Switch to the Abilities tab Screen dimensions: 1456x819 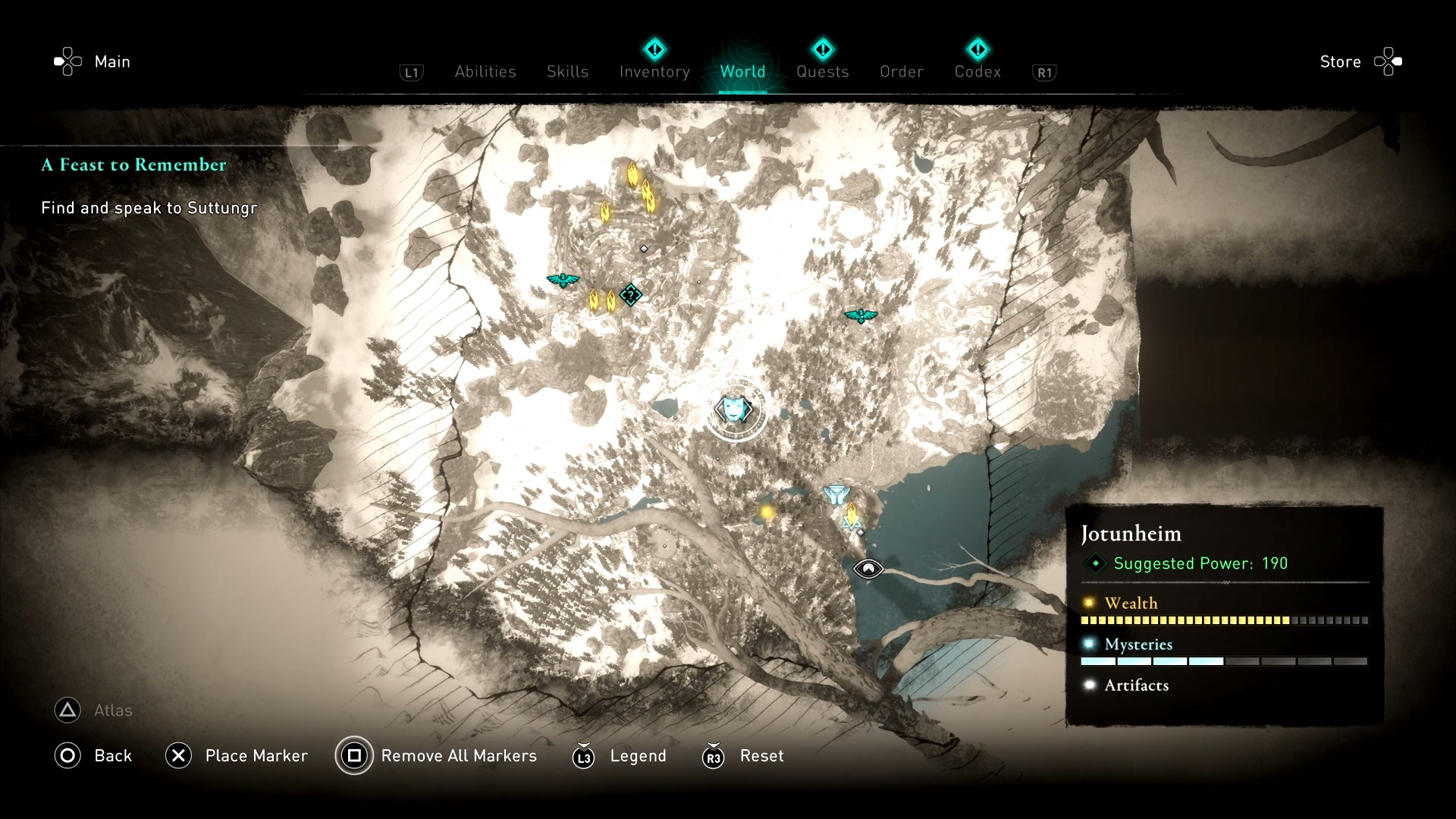tap(485, 71)
